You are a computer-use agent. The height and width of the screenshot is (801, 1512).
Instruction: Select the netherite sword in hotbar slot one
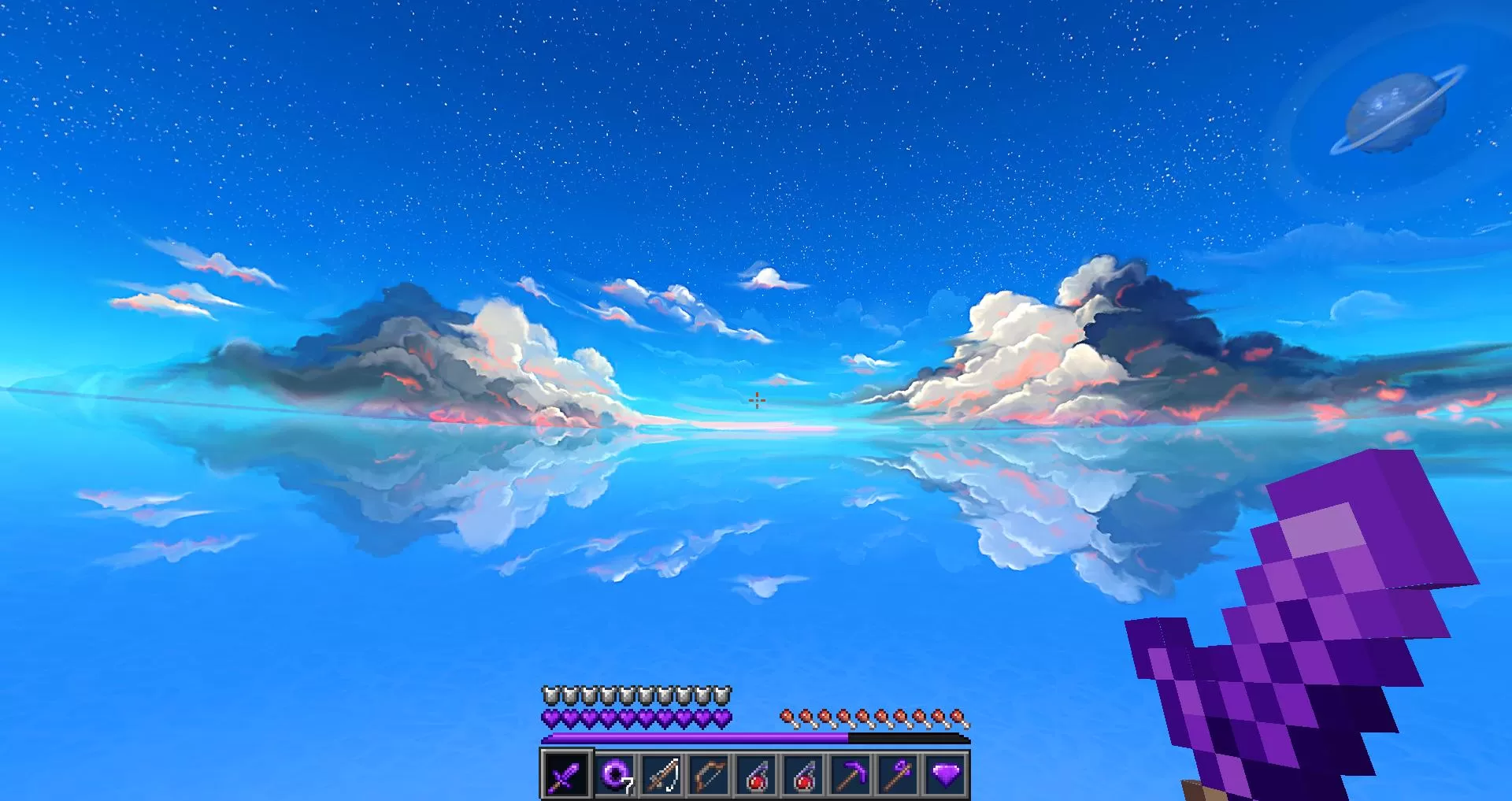coord(565,776)
